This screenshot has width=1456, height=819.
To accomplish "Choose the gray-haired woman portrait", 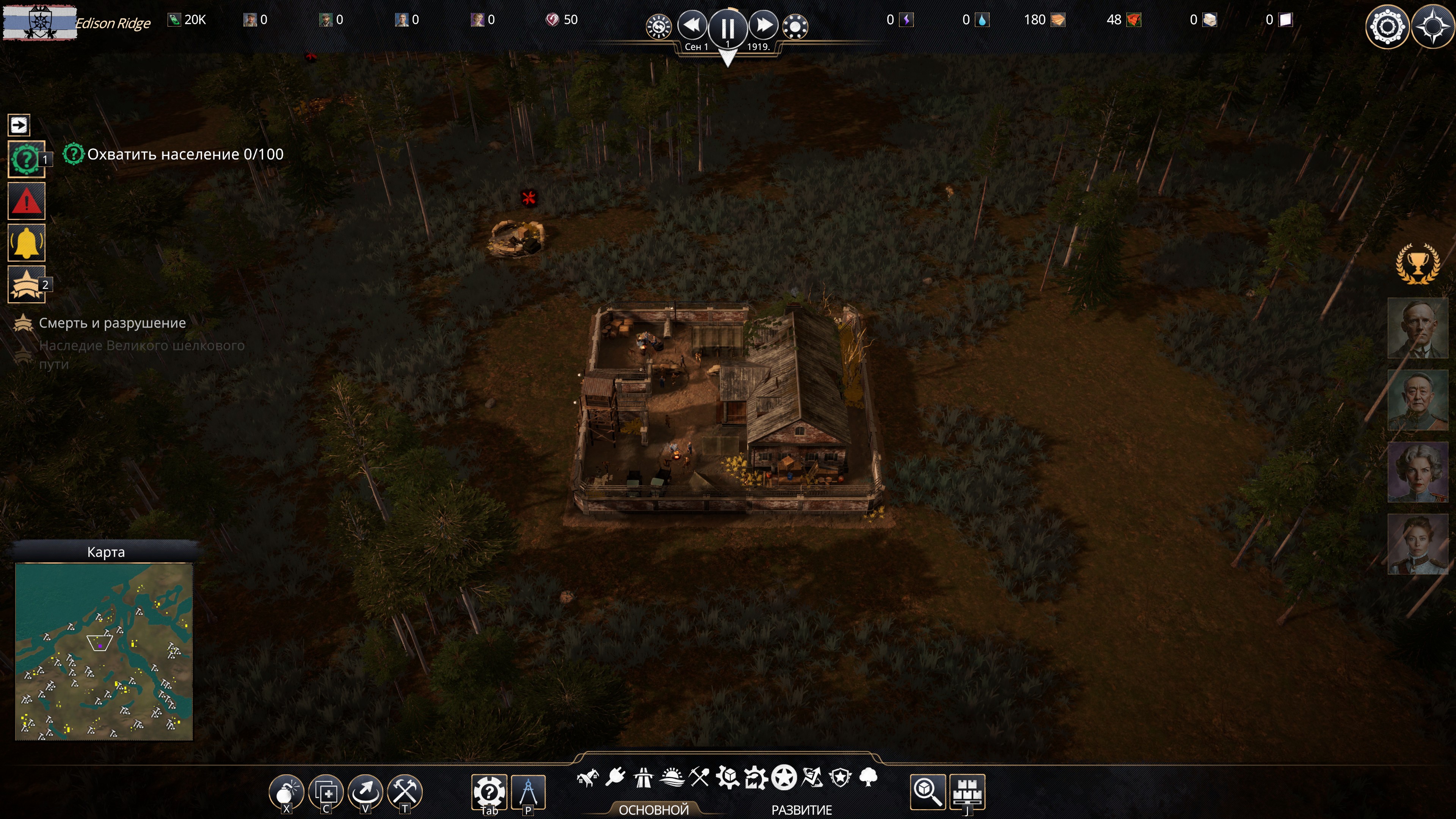I will tap(1418, 472).
